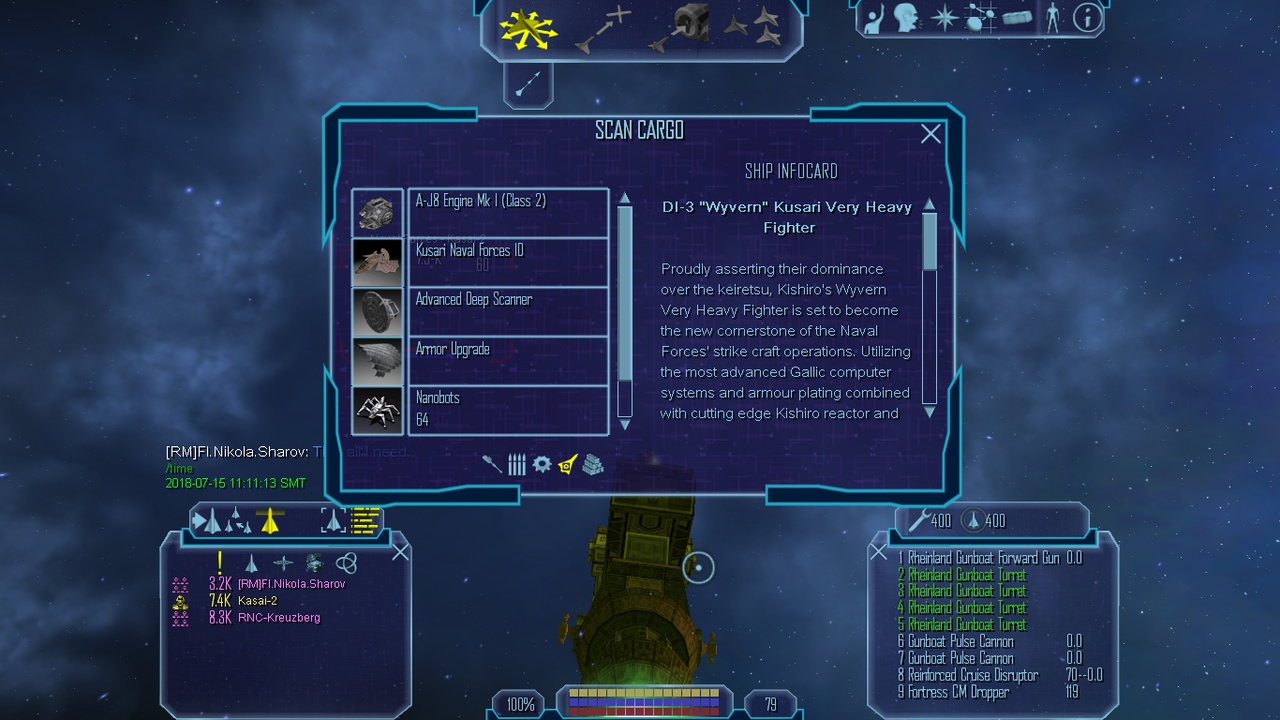The height and width of the screenshot is (720, 1280).
Task: Select RNC-Kreuzberg in the contact list
Action: pyautogui.click(x=279, y=618)
